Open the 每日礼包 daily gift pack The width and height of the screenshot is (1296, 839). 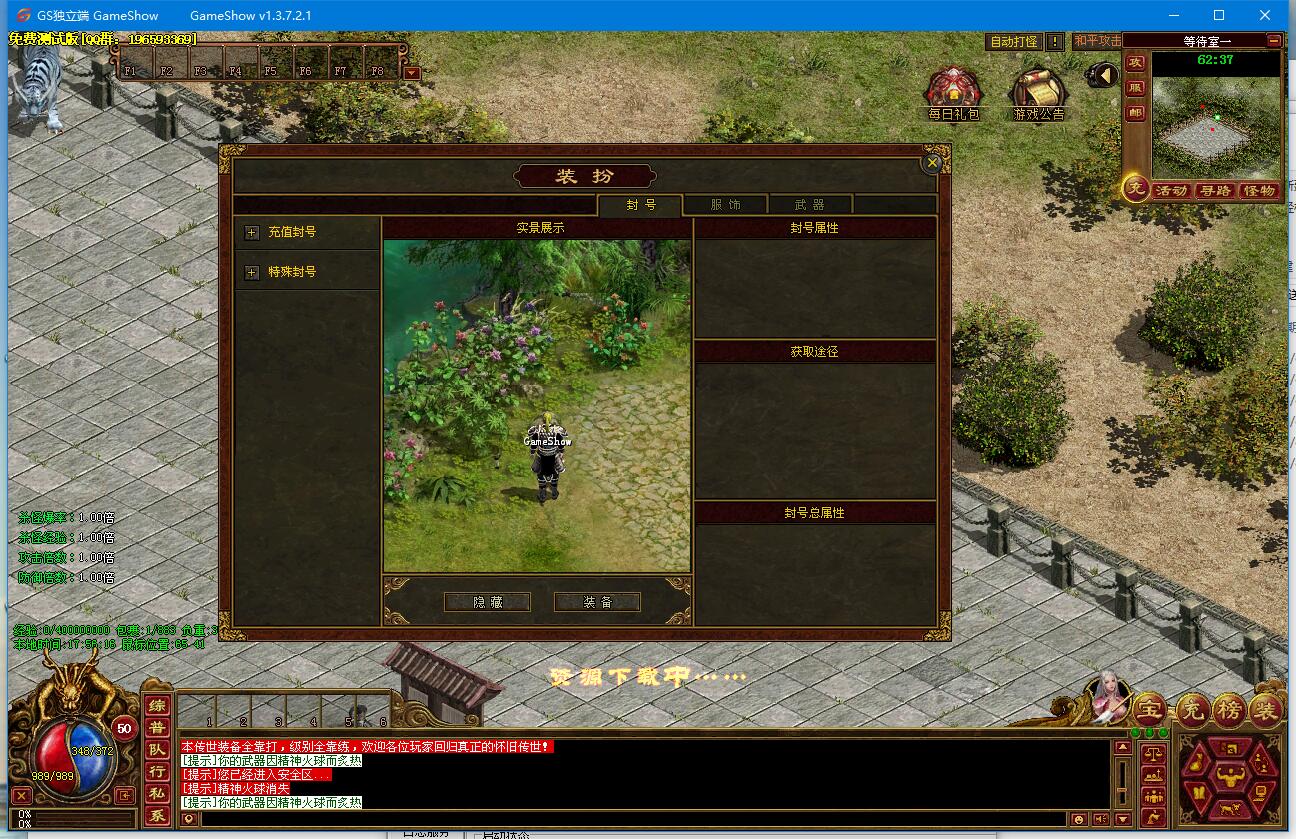[x=953, y=93]
